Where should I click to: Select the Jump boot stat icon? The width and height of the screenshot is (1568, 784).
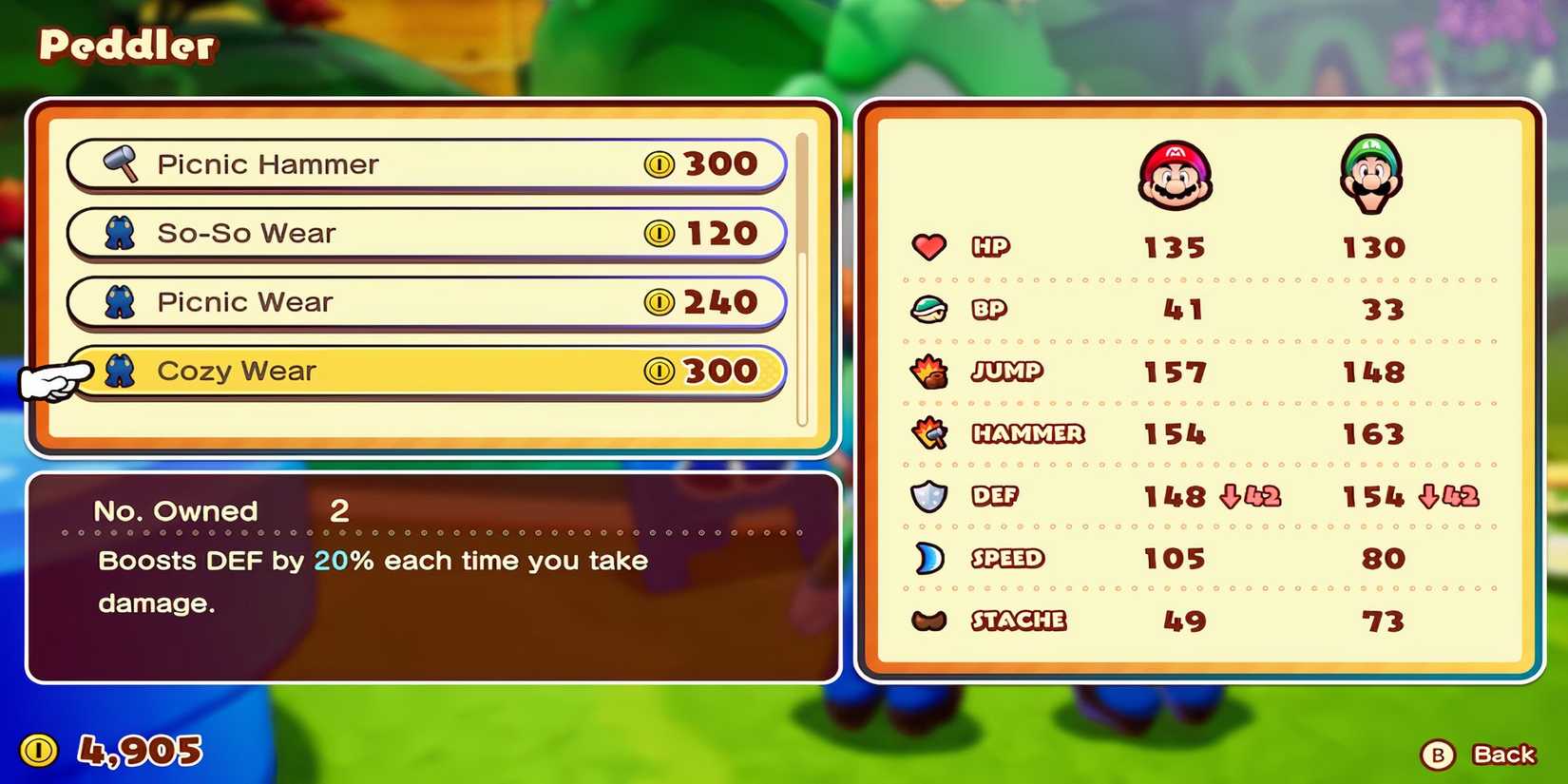929,372
